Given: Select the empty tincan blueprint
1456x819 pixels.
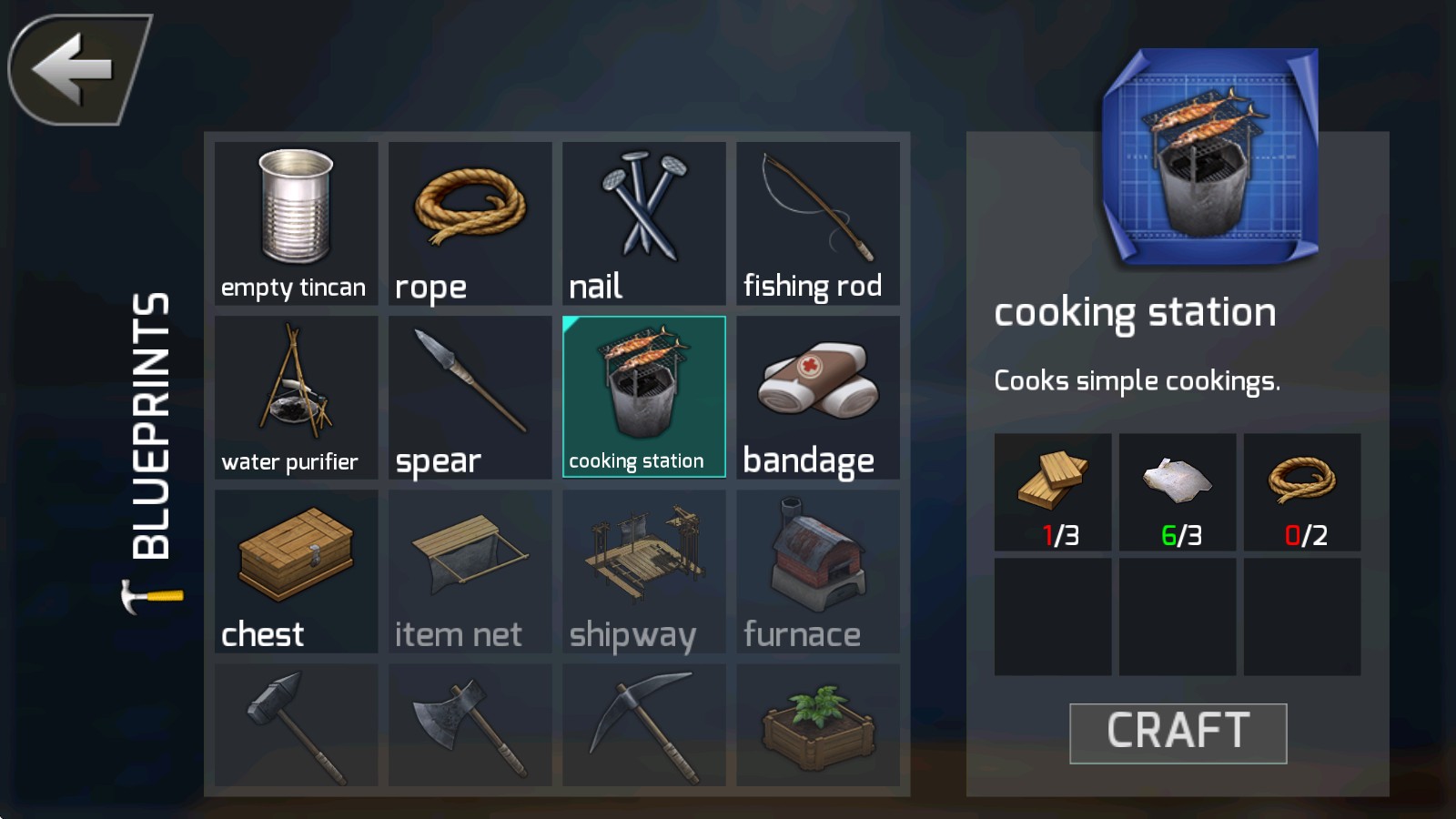Looking at the screenshot, I should pos(296,223).
